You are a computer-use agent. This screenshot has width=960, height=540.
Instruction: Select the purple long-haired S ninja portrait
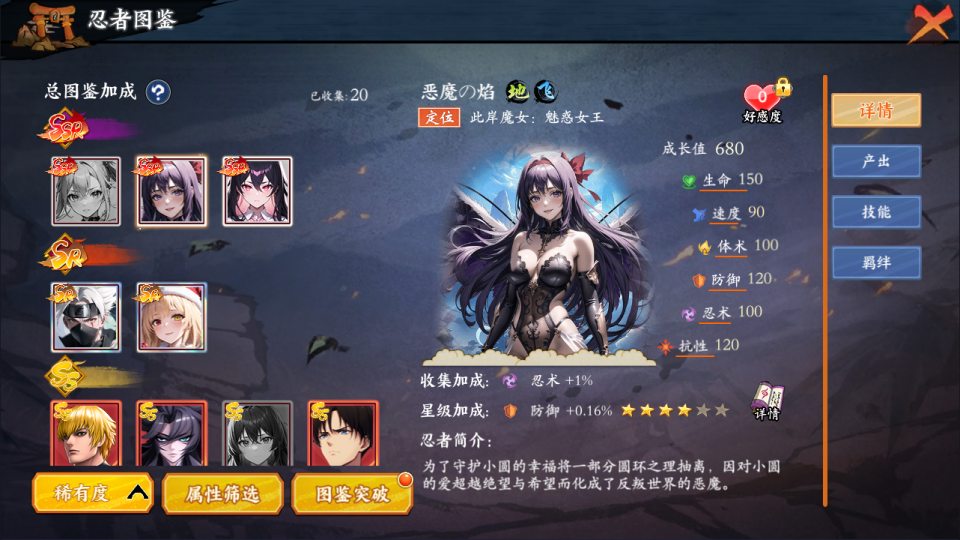171,434
